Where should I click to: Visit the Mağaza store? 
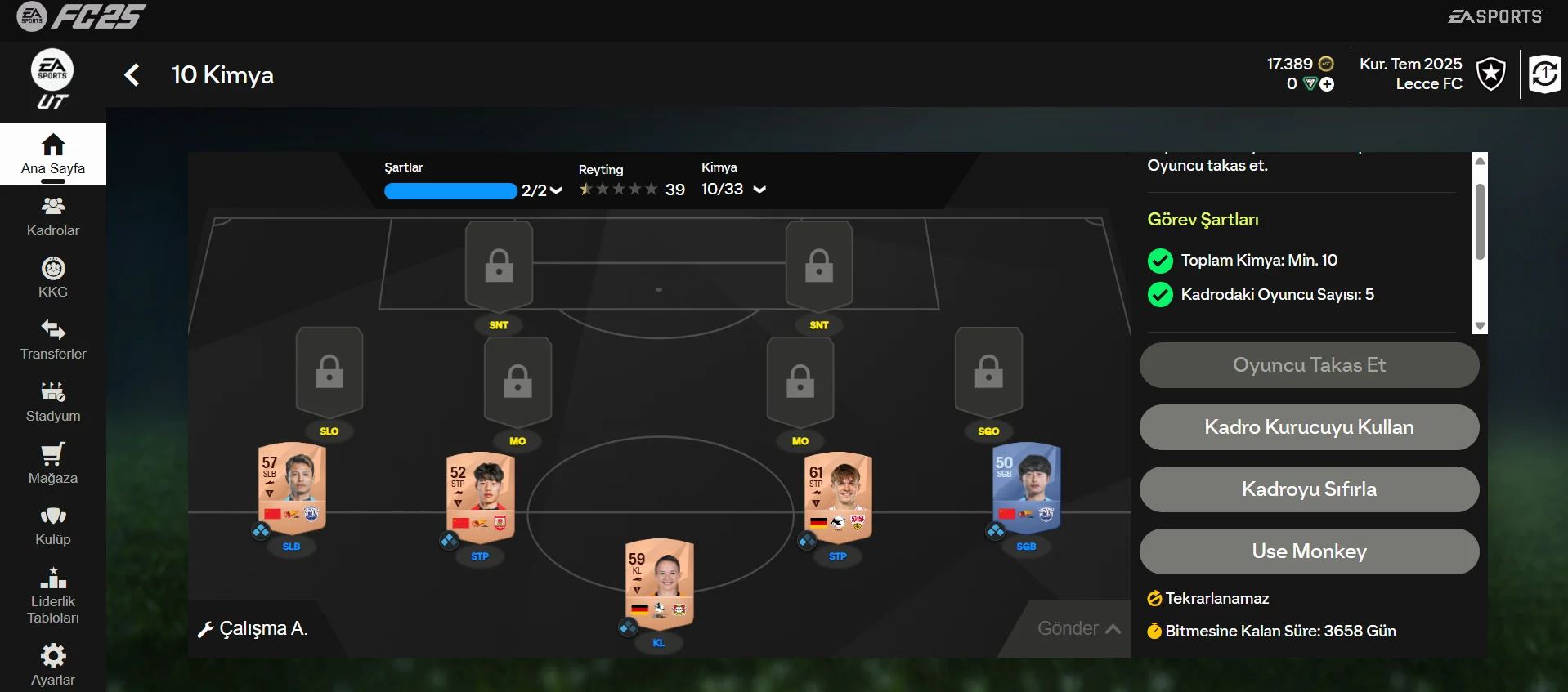click(x=53, y=464)
